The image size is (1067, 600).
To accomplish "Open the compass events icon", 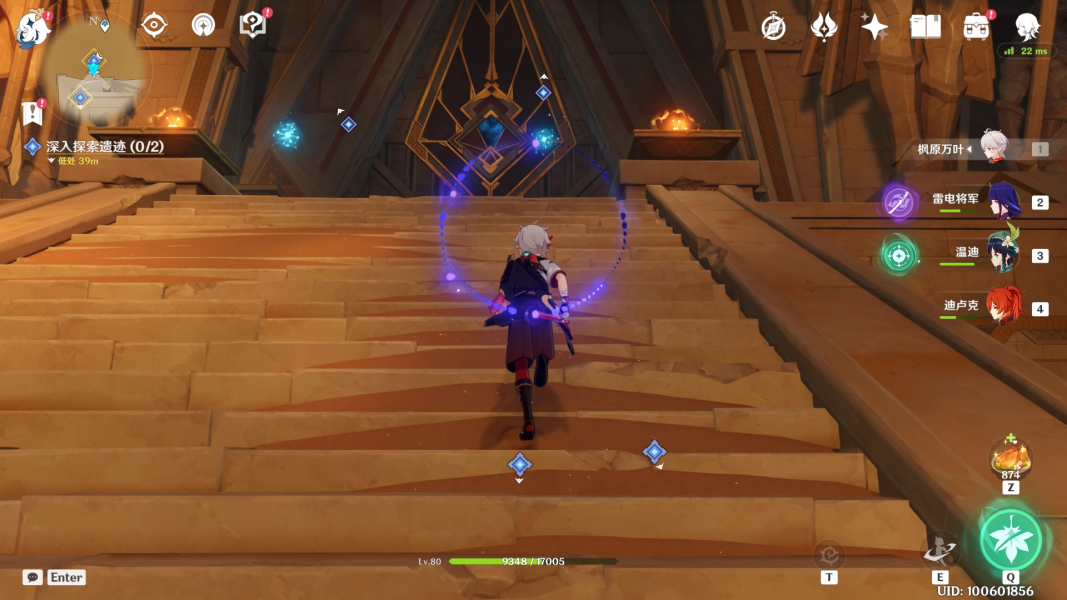I will coord(773,27).
